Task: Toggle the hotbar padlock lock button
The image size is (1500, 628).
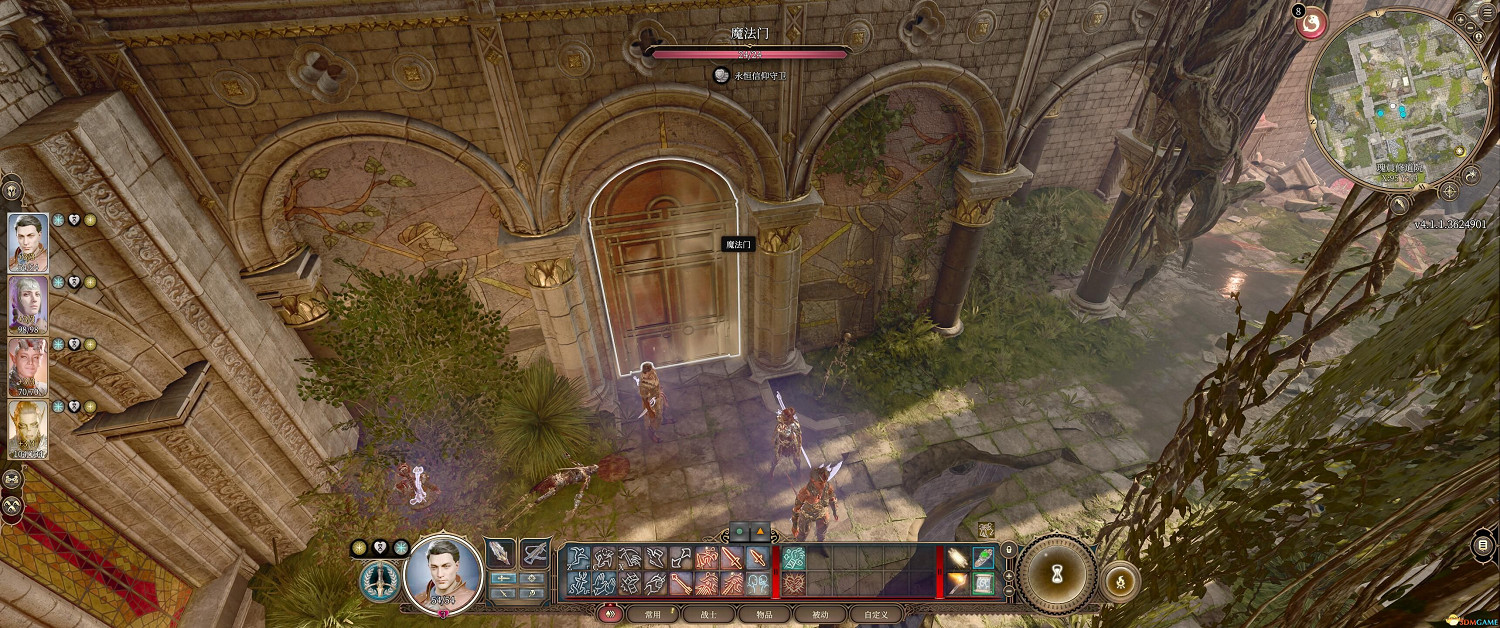Action: tap(1009, 548)
